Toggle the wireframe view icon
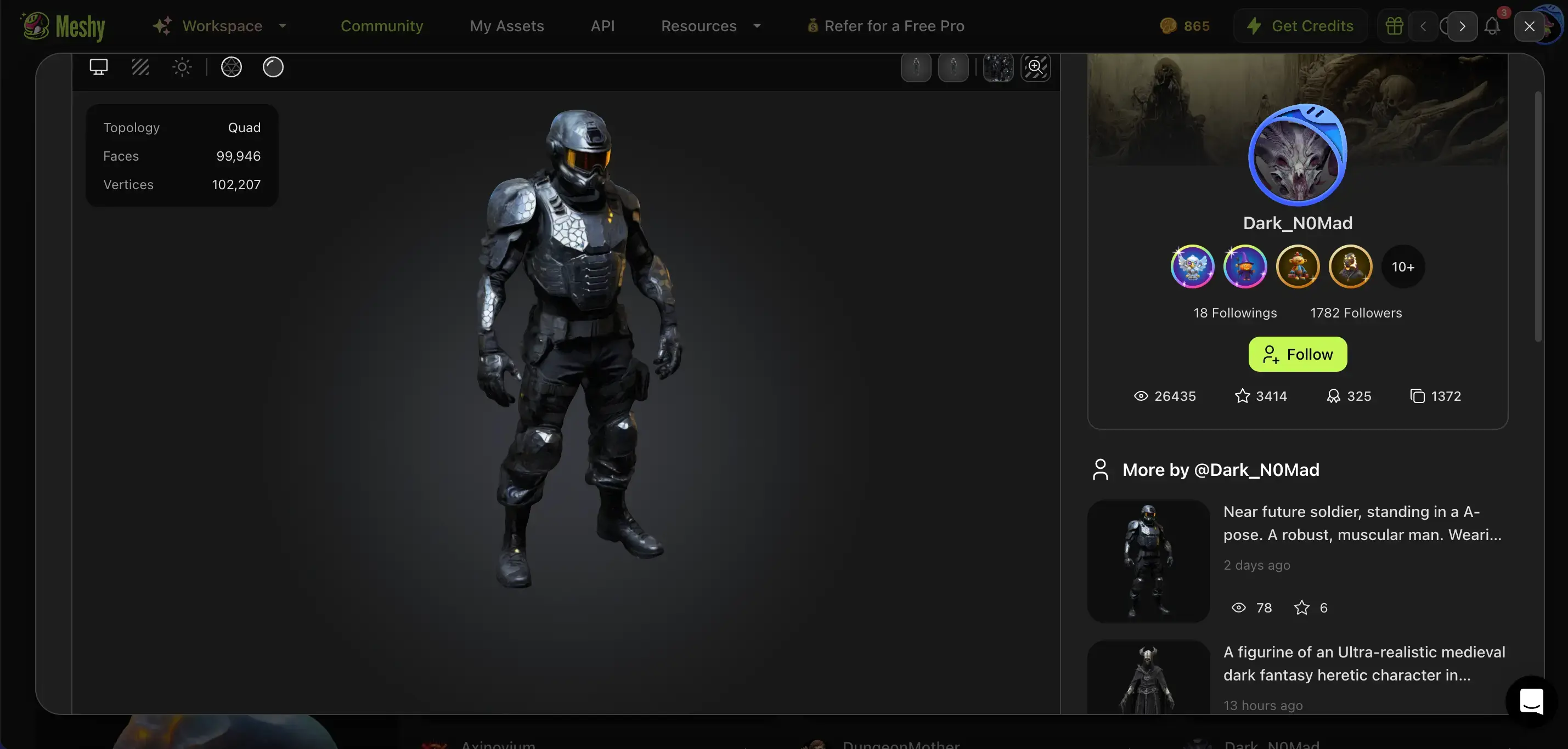The width and height of the screenshot is (1568, 749). (x=140, y=67)
